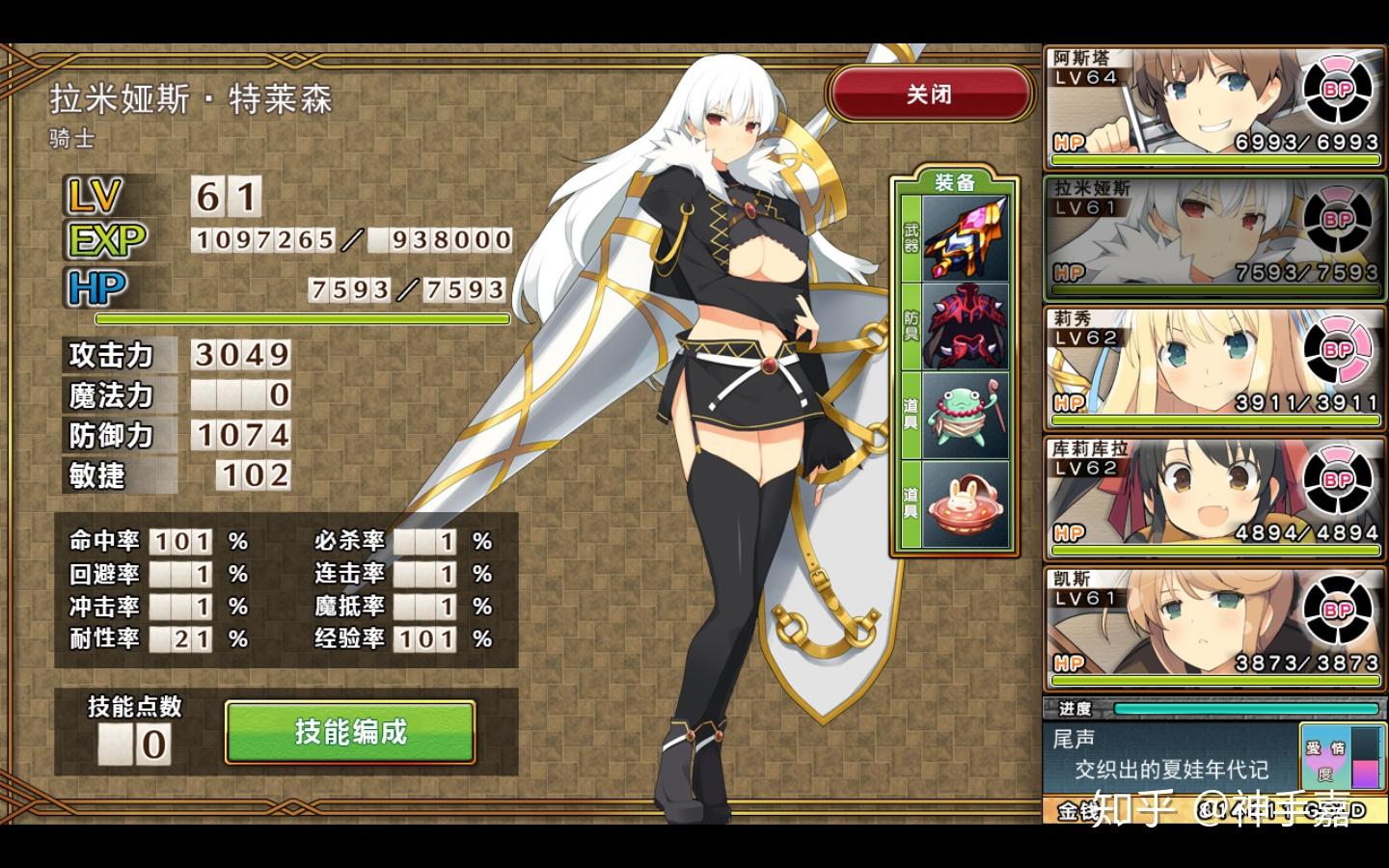Close the character status screen

pos(929,95)
